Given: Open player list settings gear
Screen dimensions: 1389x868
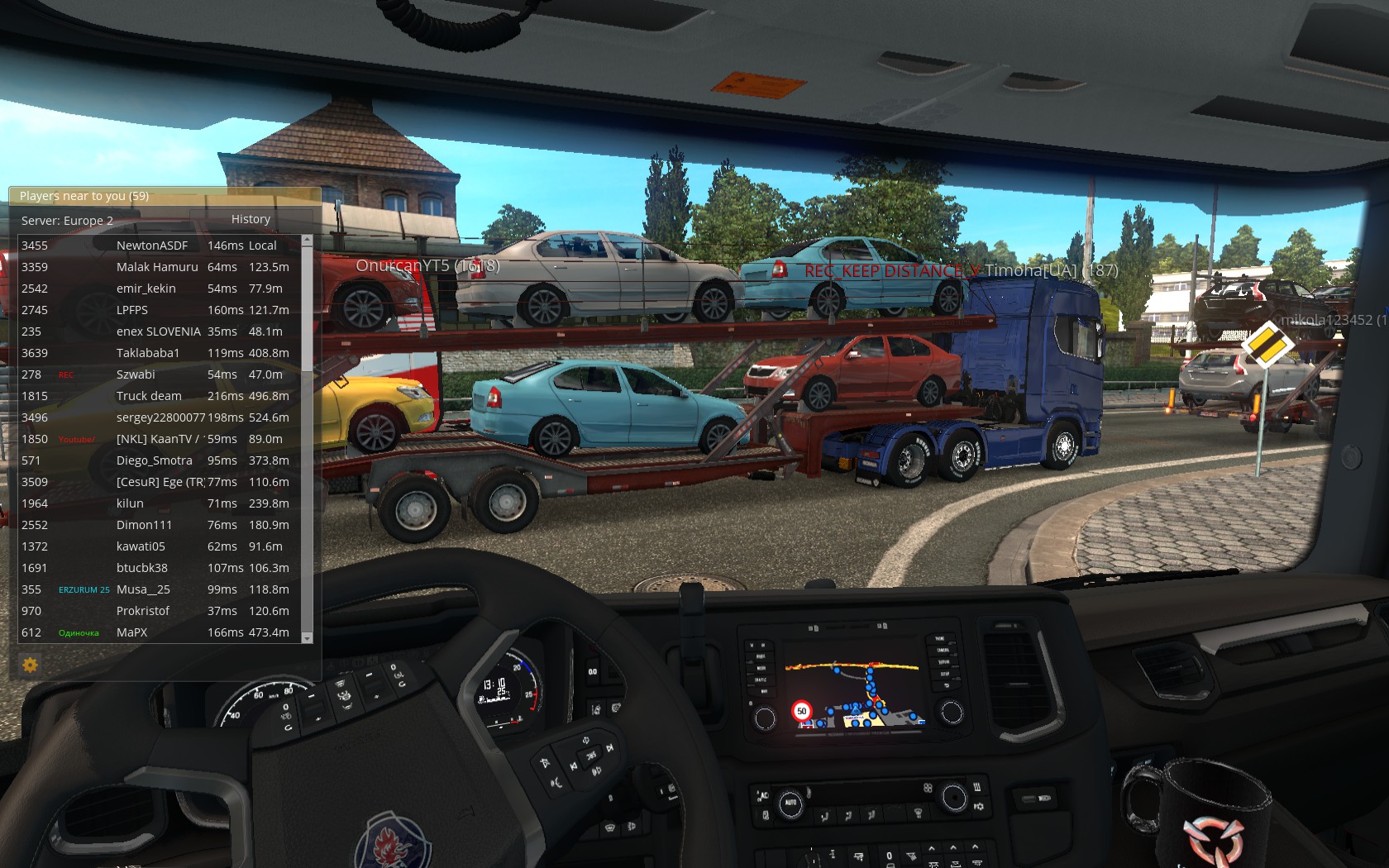Looking at the screenshot, I should 30,665.
